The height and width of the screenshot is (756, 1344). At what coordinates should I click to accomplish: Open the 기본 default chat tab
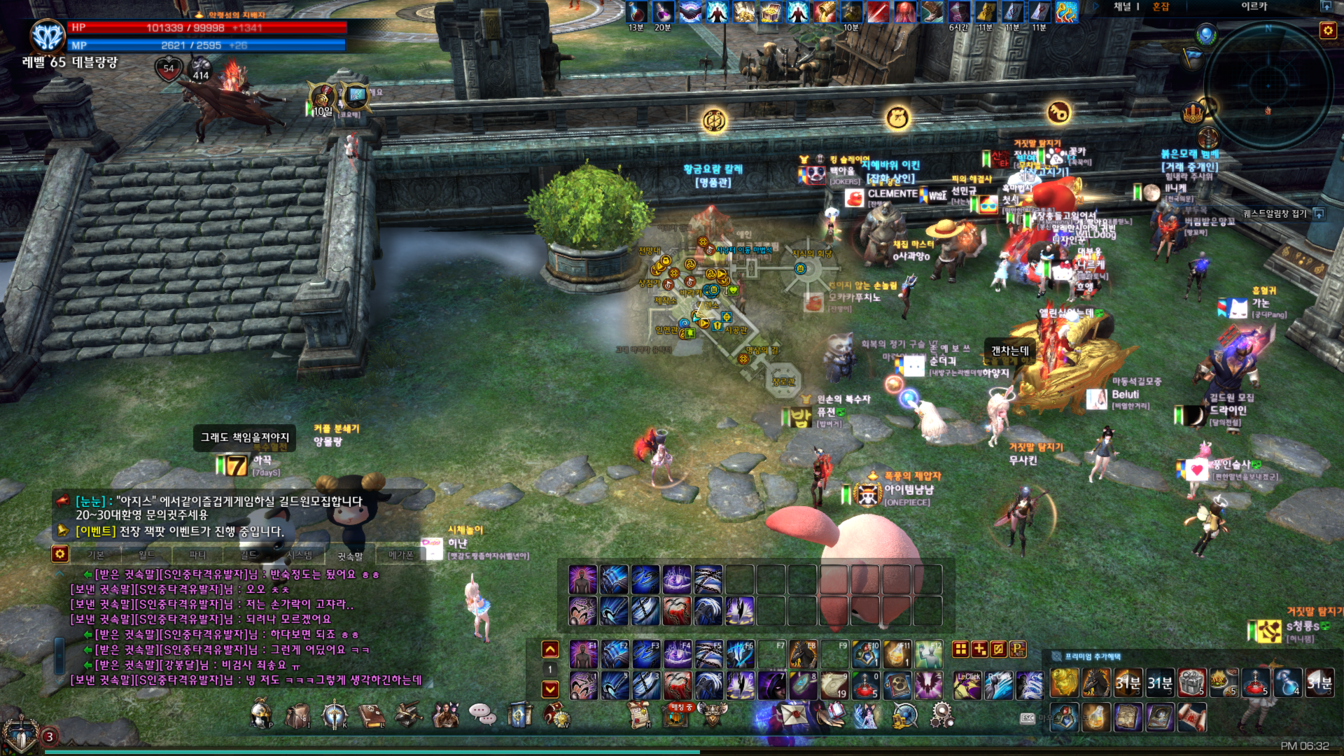96,554
